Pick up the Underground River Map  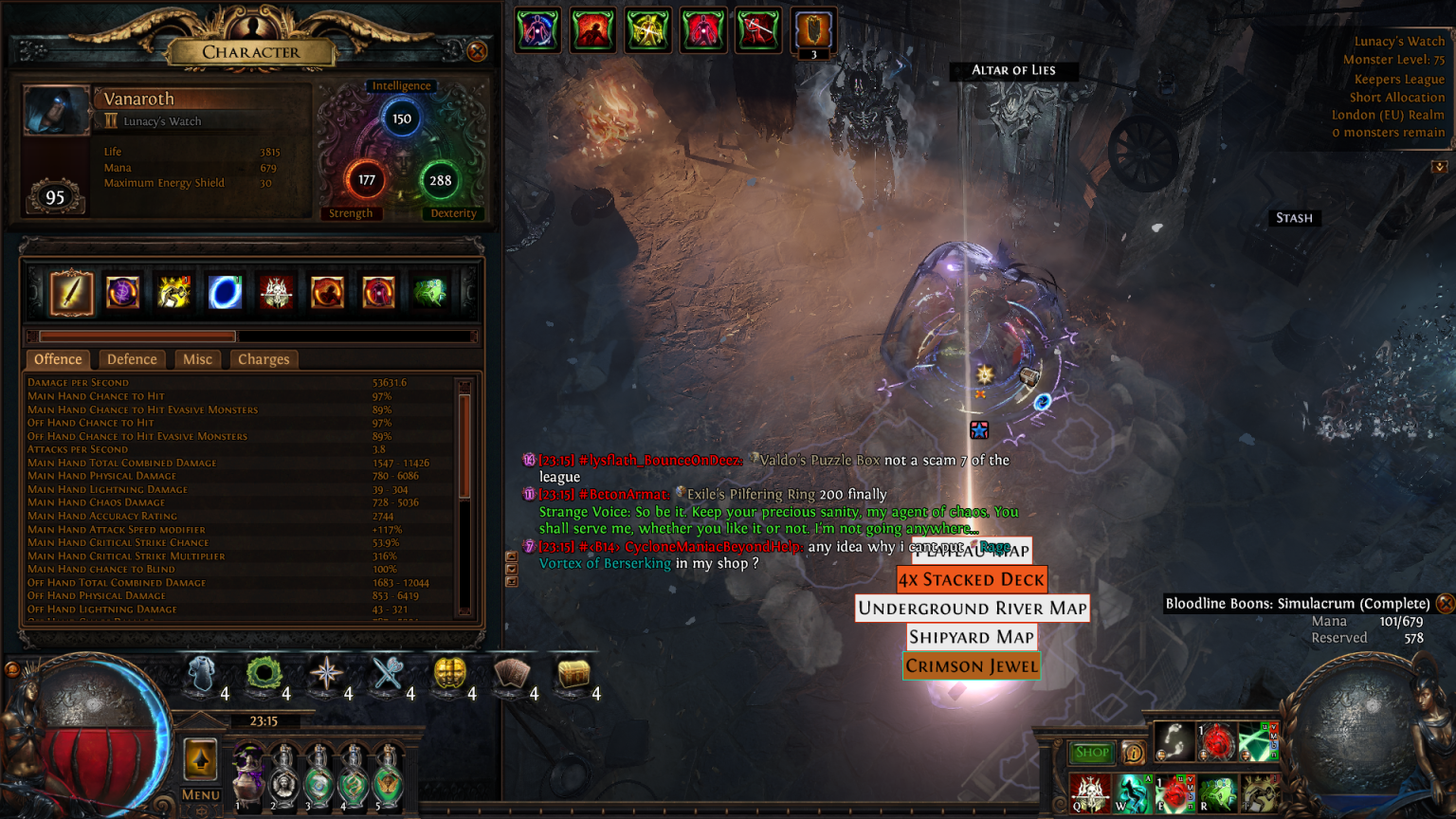[x=973, y=609]
